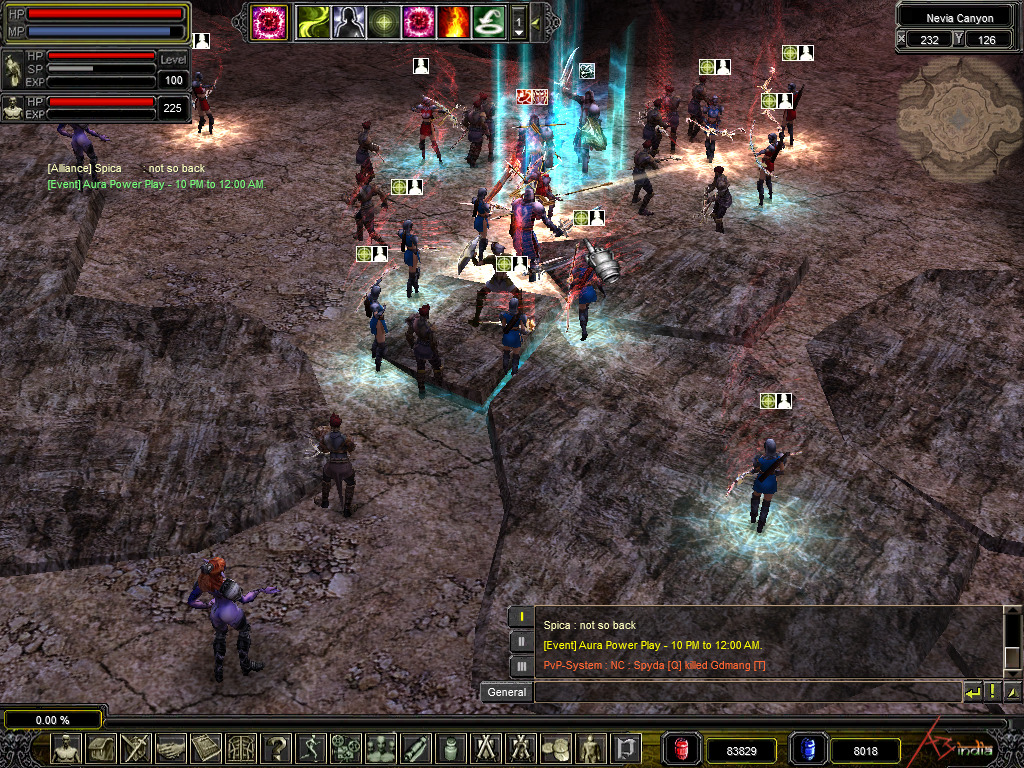The image size is (1024, 768).
Task: Activate the flame skill icon
Action: coord(455,21)
